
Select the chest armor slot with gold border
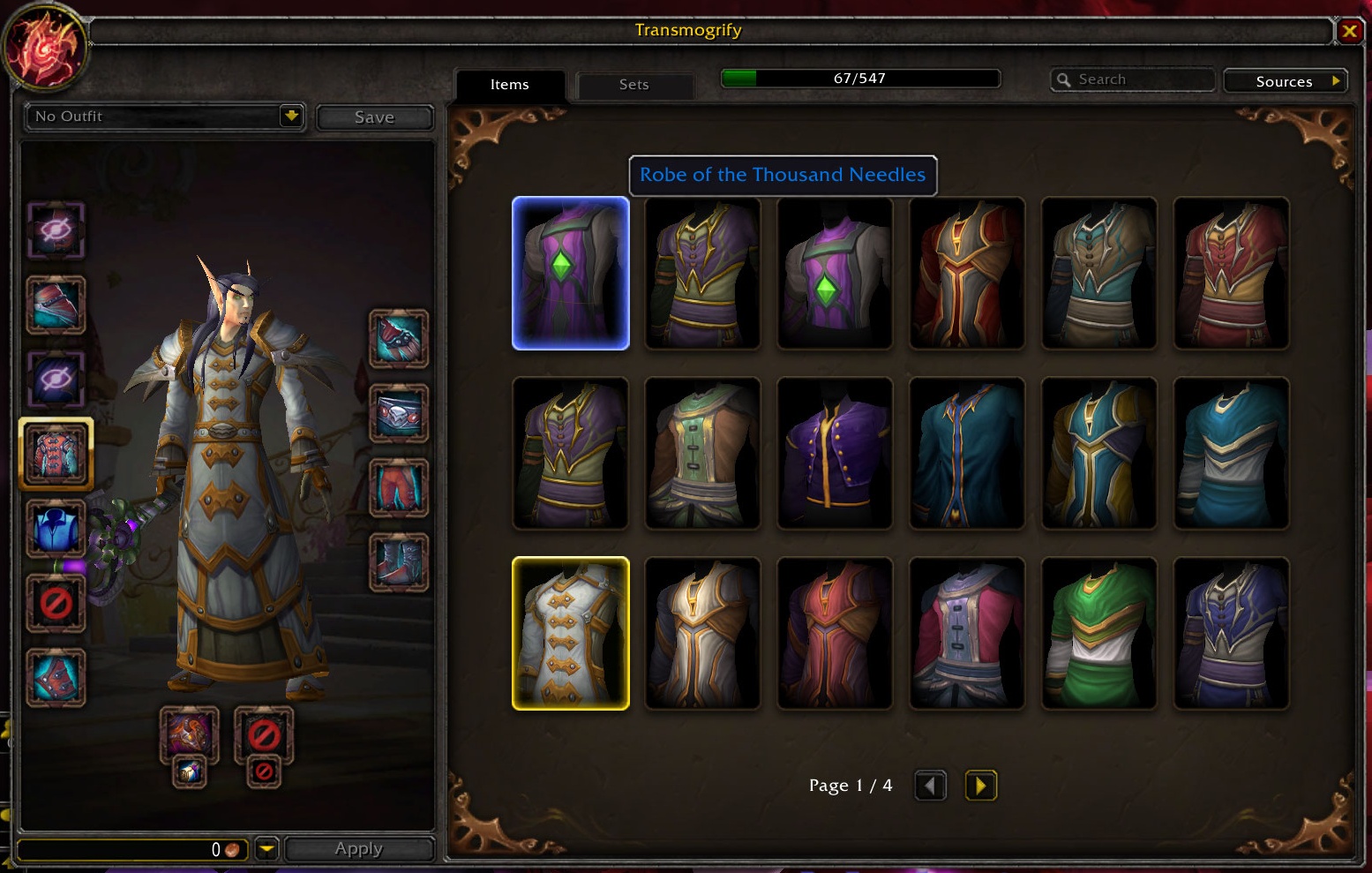56,454
